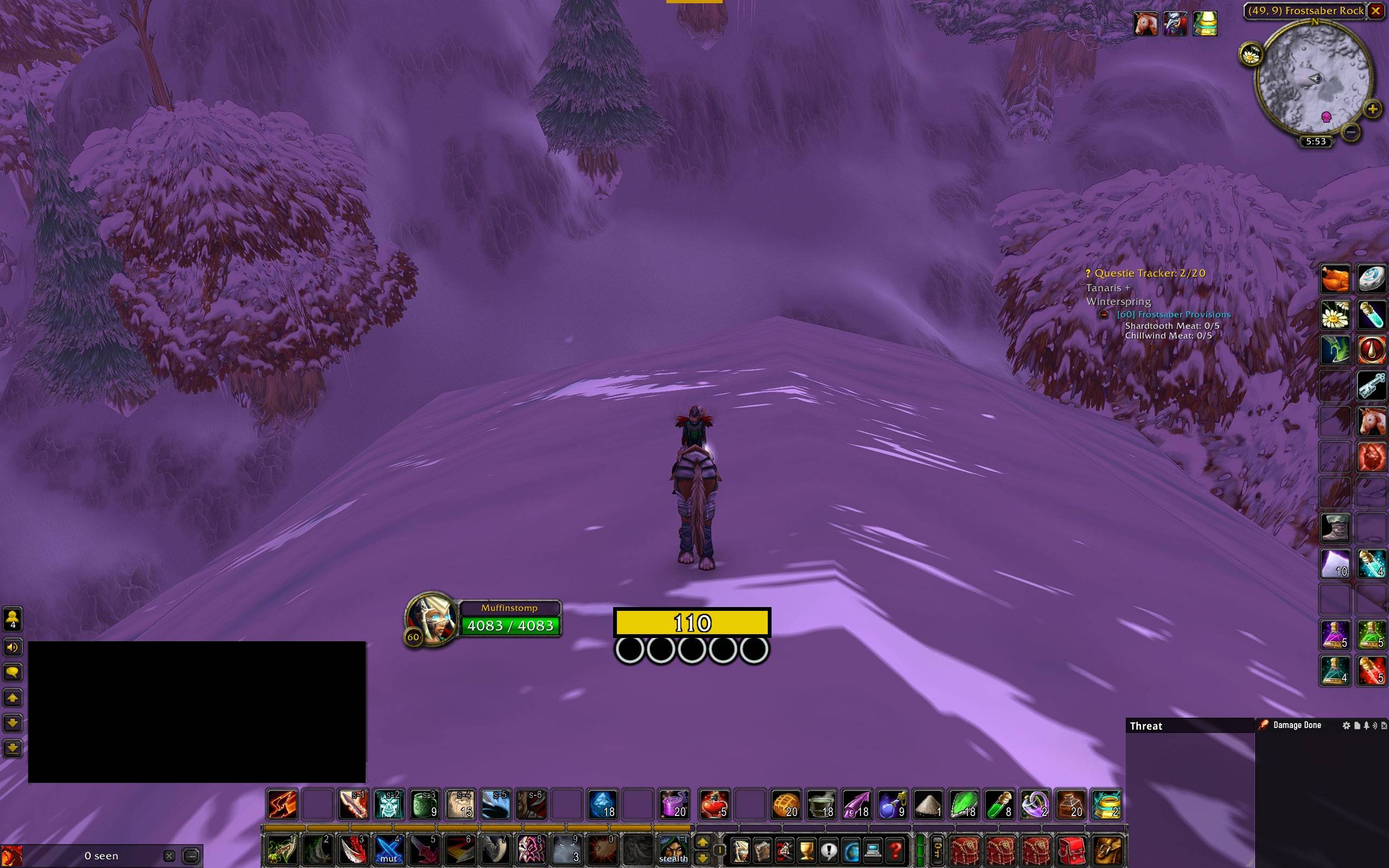Screen dimensions: 1389x868
Task: Click the clock showing 5:53 under the minimap
Action: point(1316,141)
